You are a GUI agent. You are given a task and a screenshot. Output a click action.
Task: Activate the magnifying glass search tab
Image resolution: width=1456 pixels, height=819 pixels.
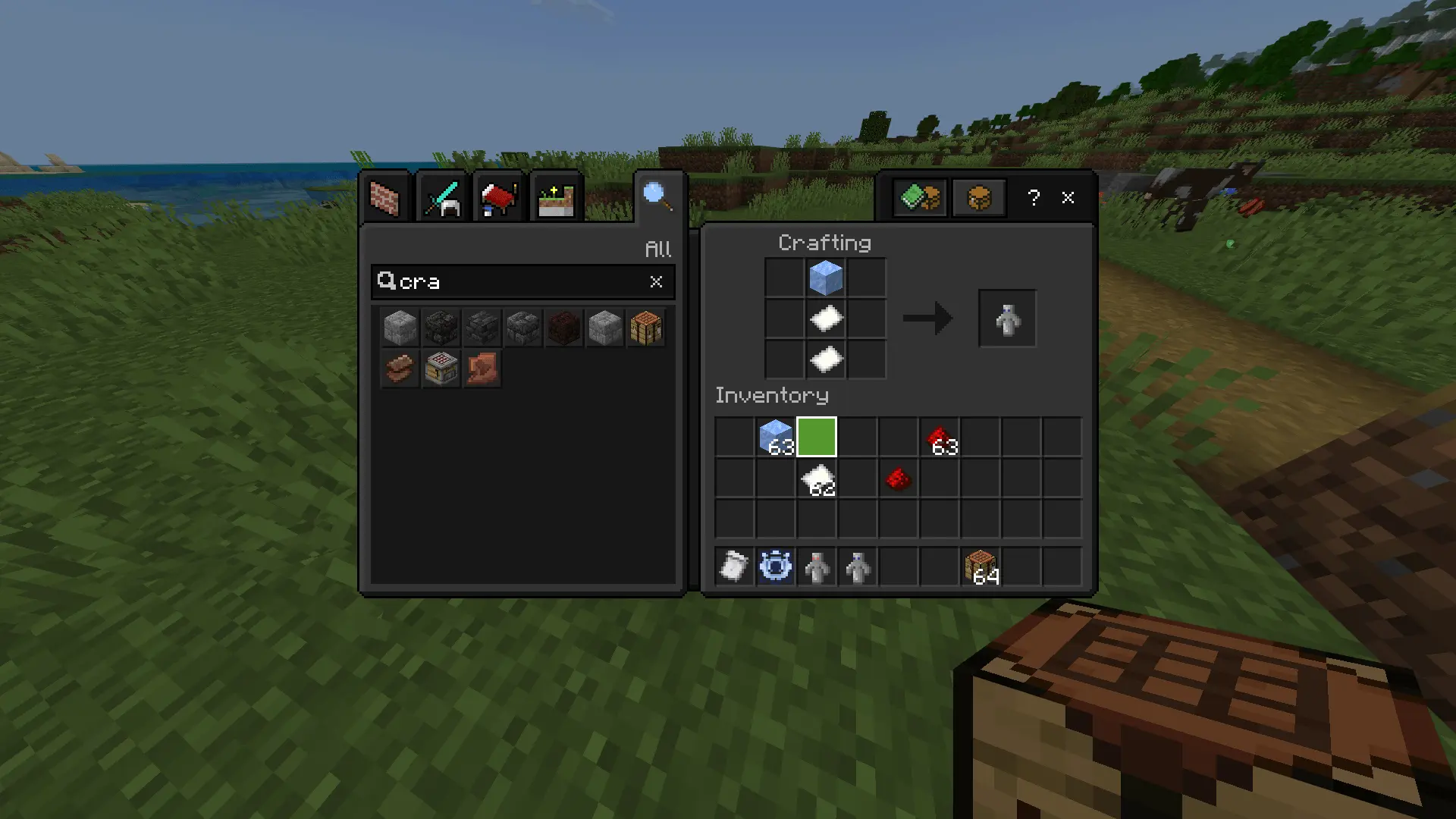[657, 196]
